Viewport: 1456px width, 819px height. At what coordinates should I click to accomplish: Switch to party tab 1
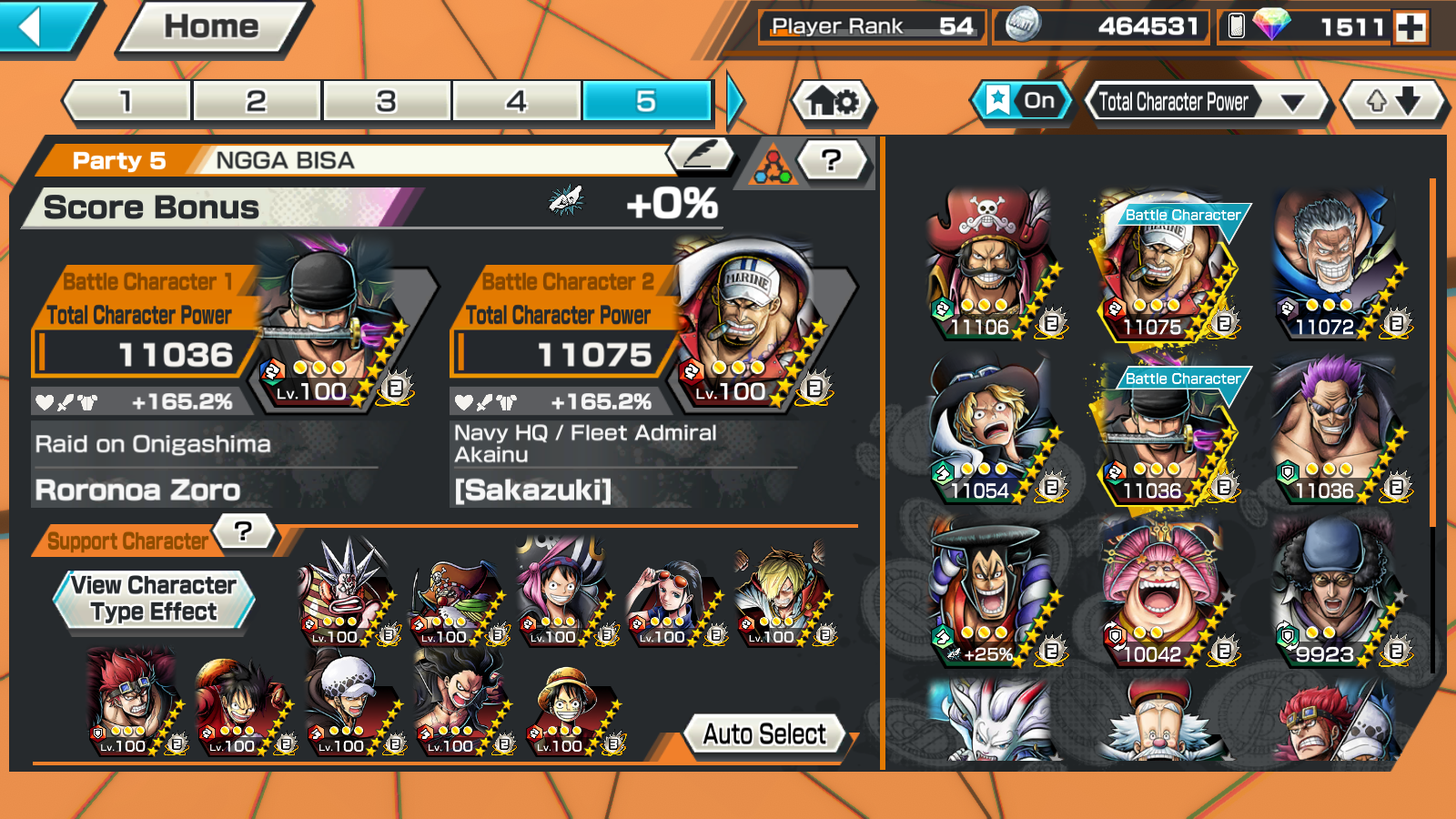(x=126, y=101)
